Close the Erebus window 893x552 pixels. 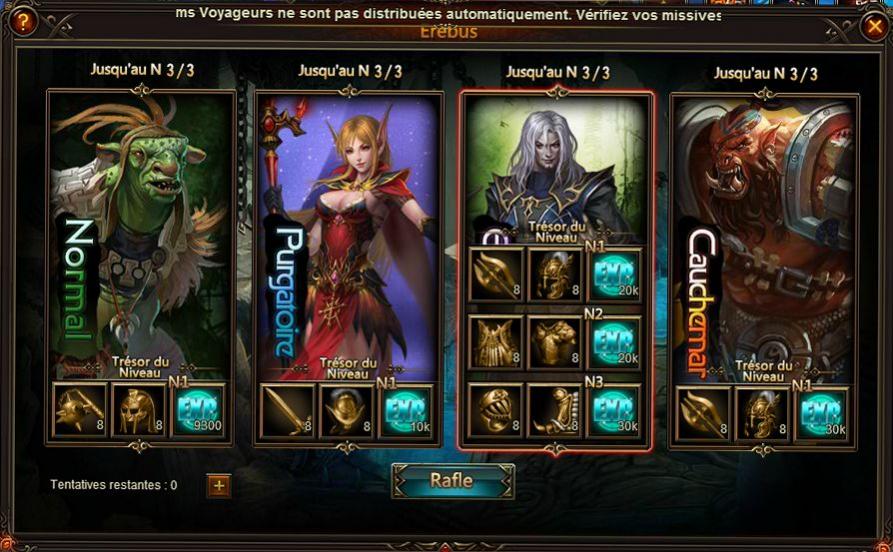click(873, 27)
